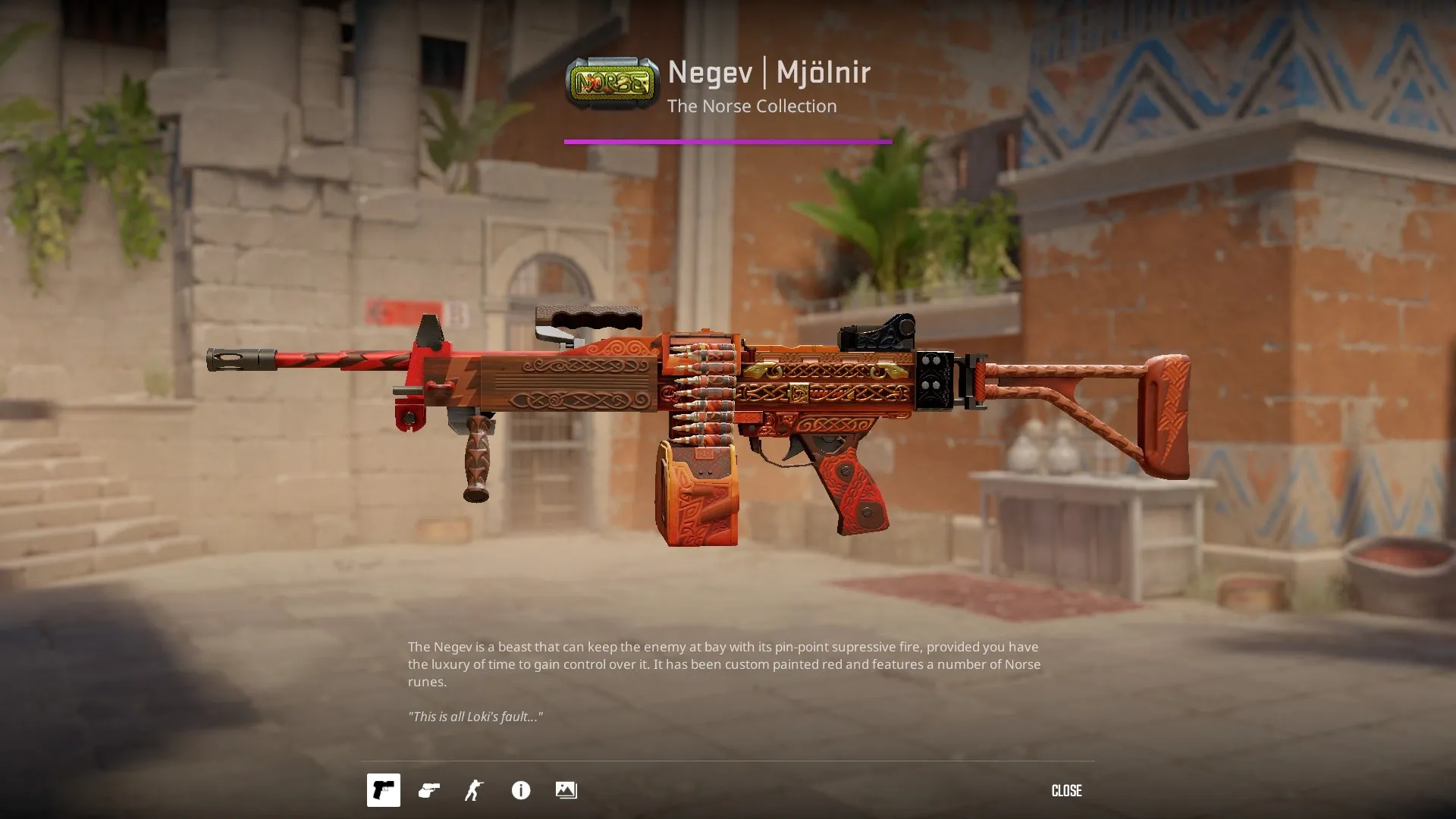
Task: Click the purple wear indicator bar
Action: [728, 141]
